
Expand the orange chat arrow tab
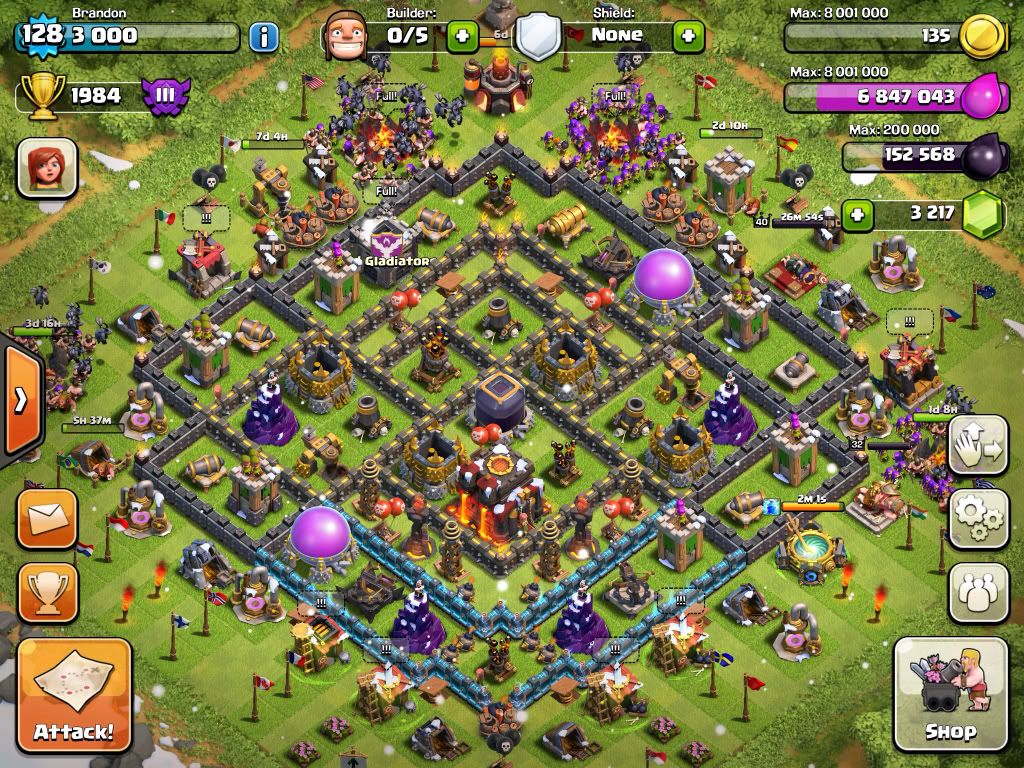click(x=20, y=400)
